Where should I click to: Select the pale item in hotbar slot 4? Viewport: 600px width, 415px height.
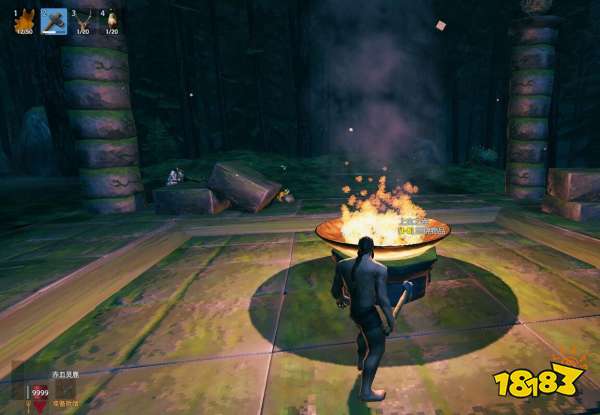pyautogui.click(x=111, y=20)
